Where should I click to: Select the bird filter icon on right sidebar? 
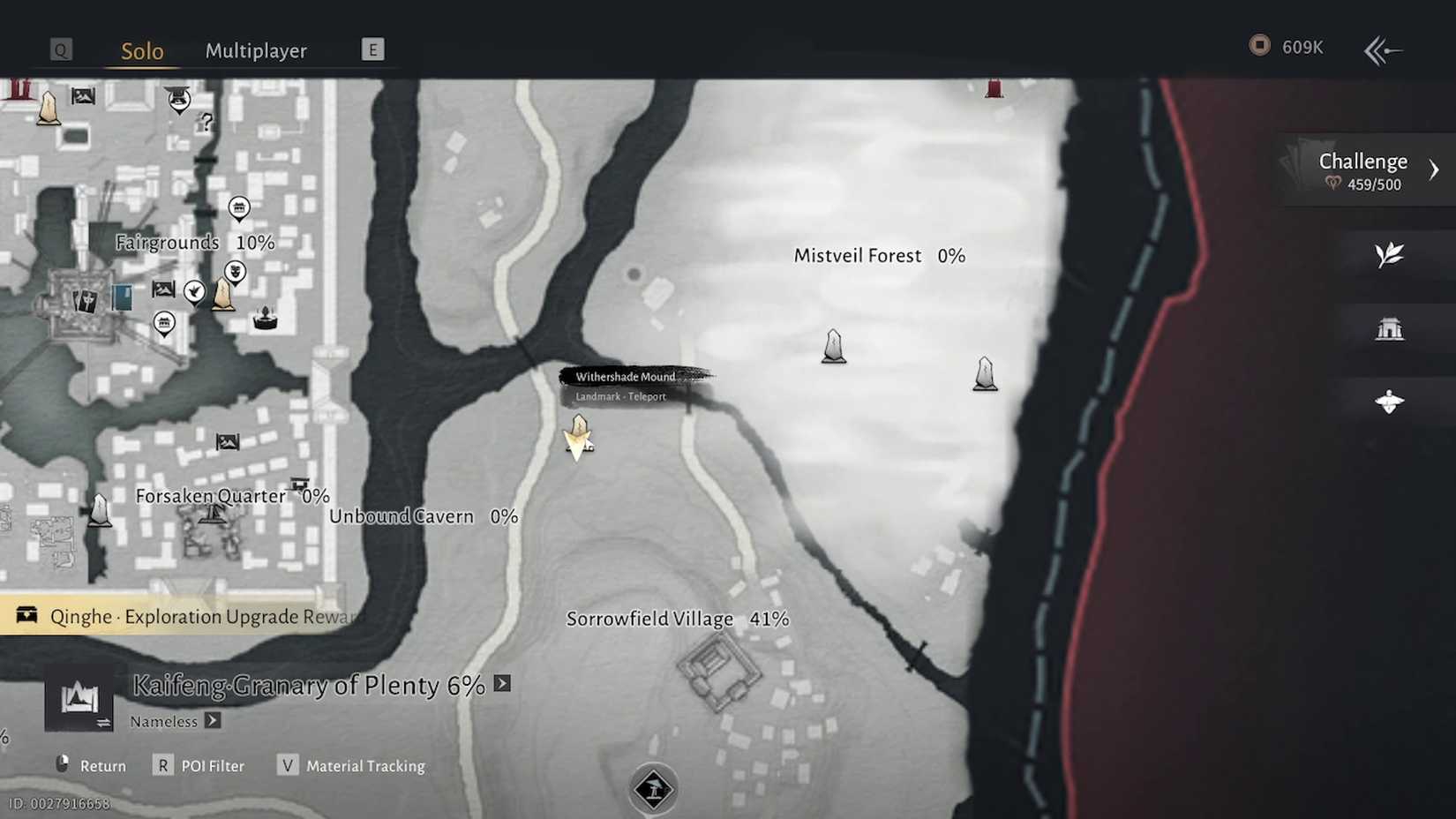(x=1390, y=402)
